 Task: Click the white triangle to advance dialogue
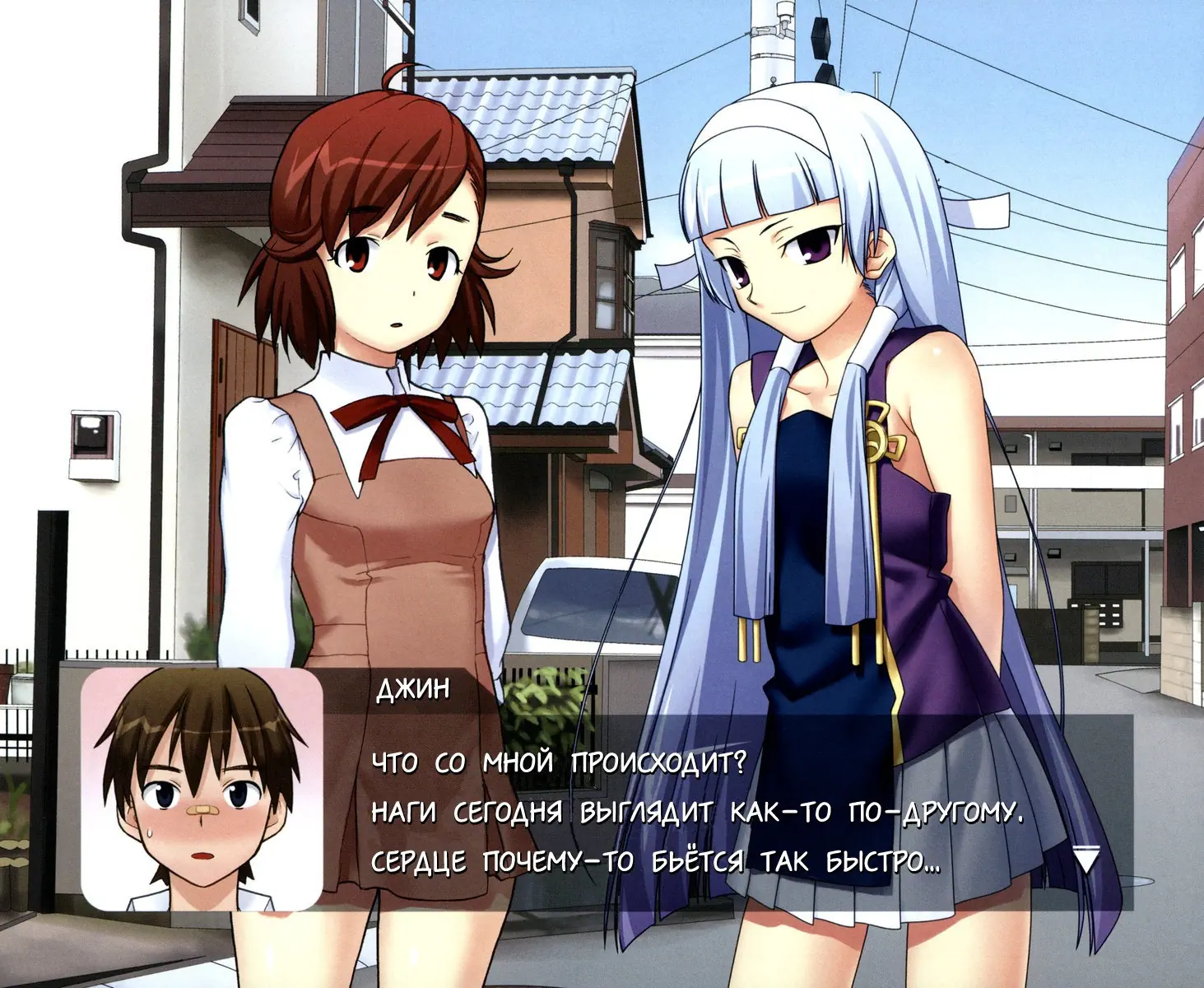point(1086,861)
